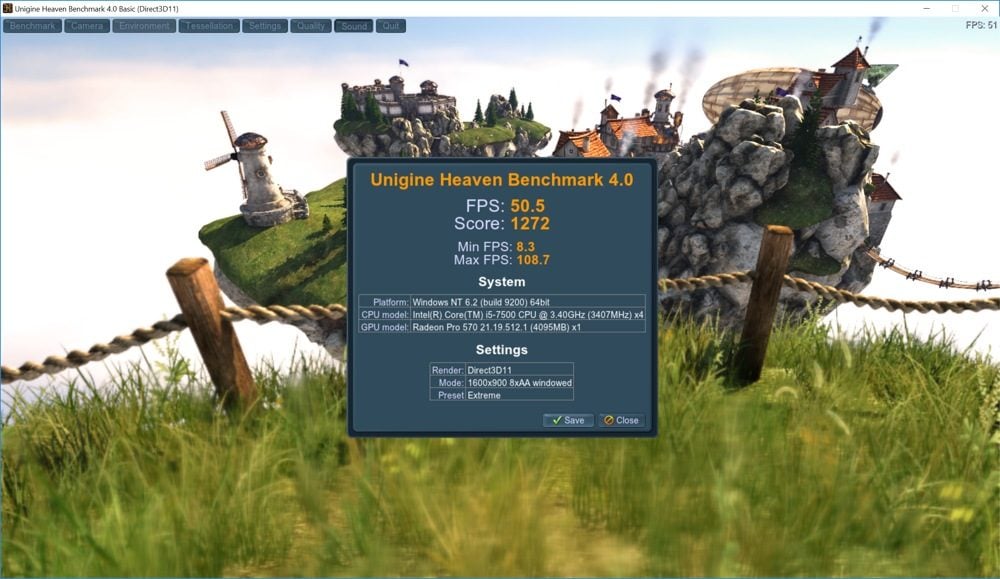
Task: Save the benchmark results
Action: (568, 420)
